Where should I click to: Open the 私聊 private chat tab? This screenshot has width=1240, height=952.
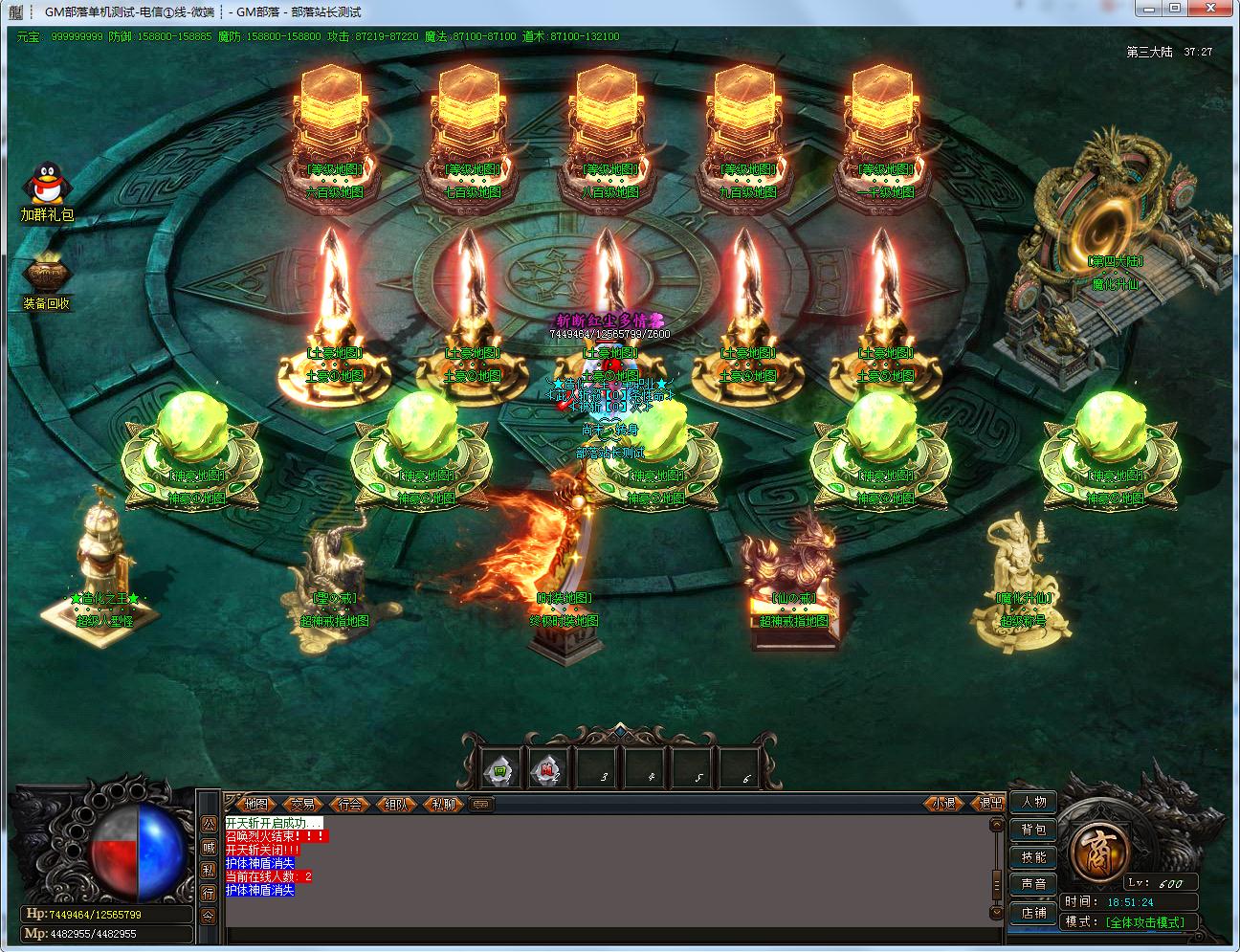[441, 804]
